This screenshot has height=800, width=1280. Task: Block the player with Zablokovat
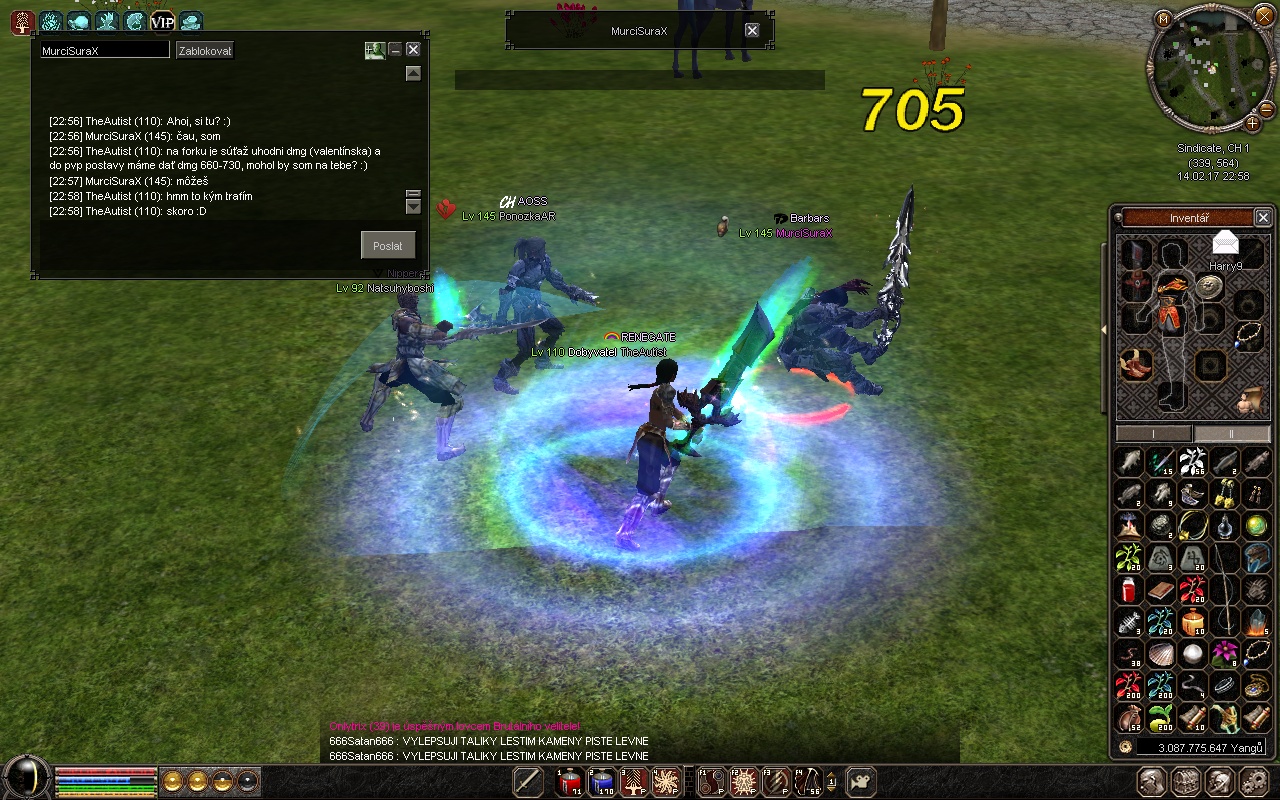[205, 50]
